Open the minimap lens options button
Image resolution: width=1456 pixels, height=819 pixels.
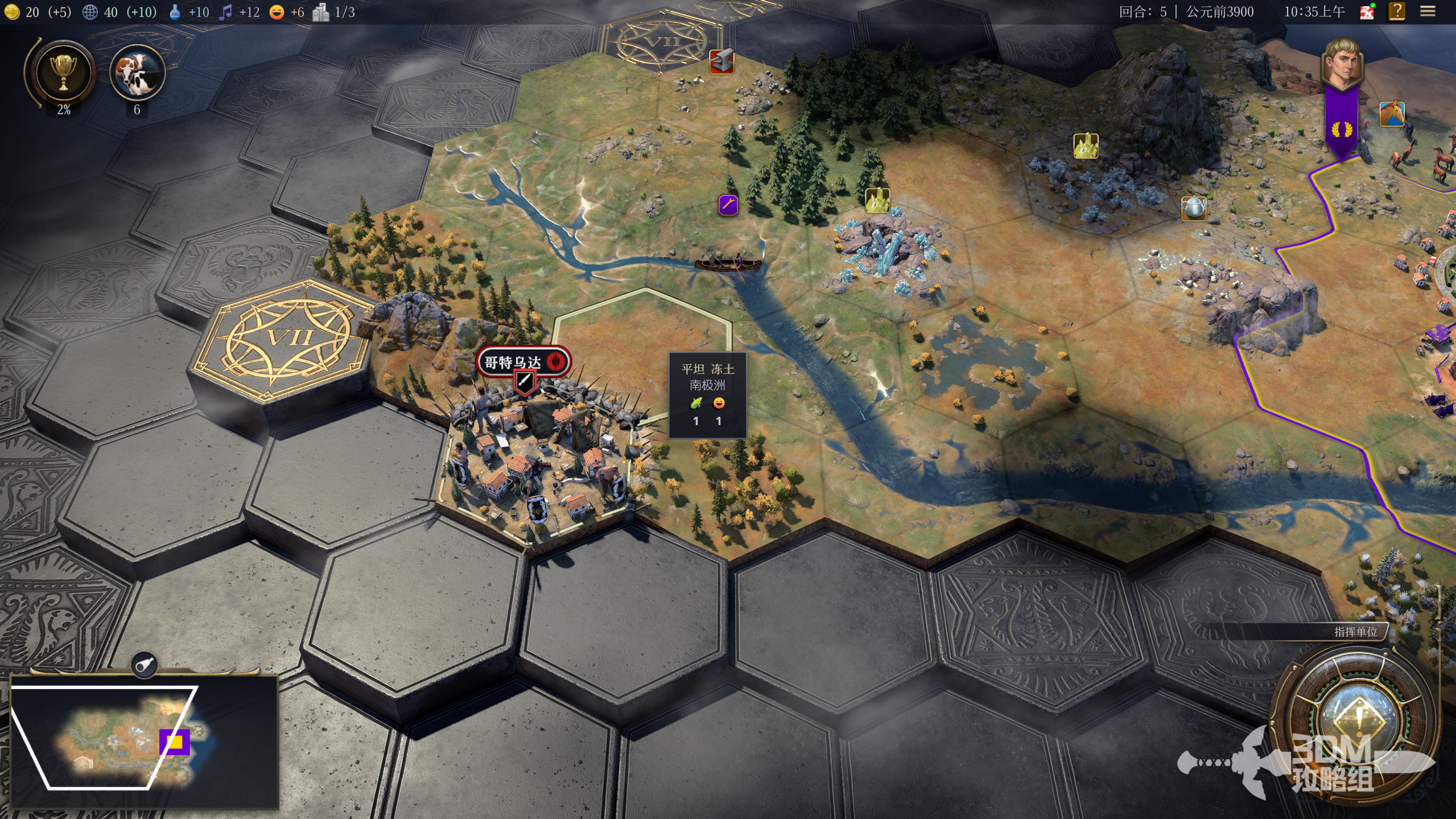coord(145,664)
